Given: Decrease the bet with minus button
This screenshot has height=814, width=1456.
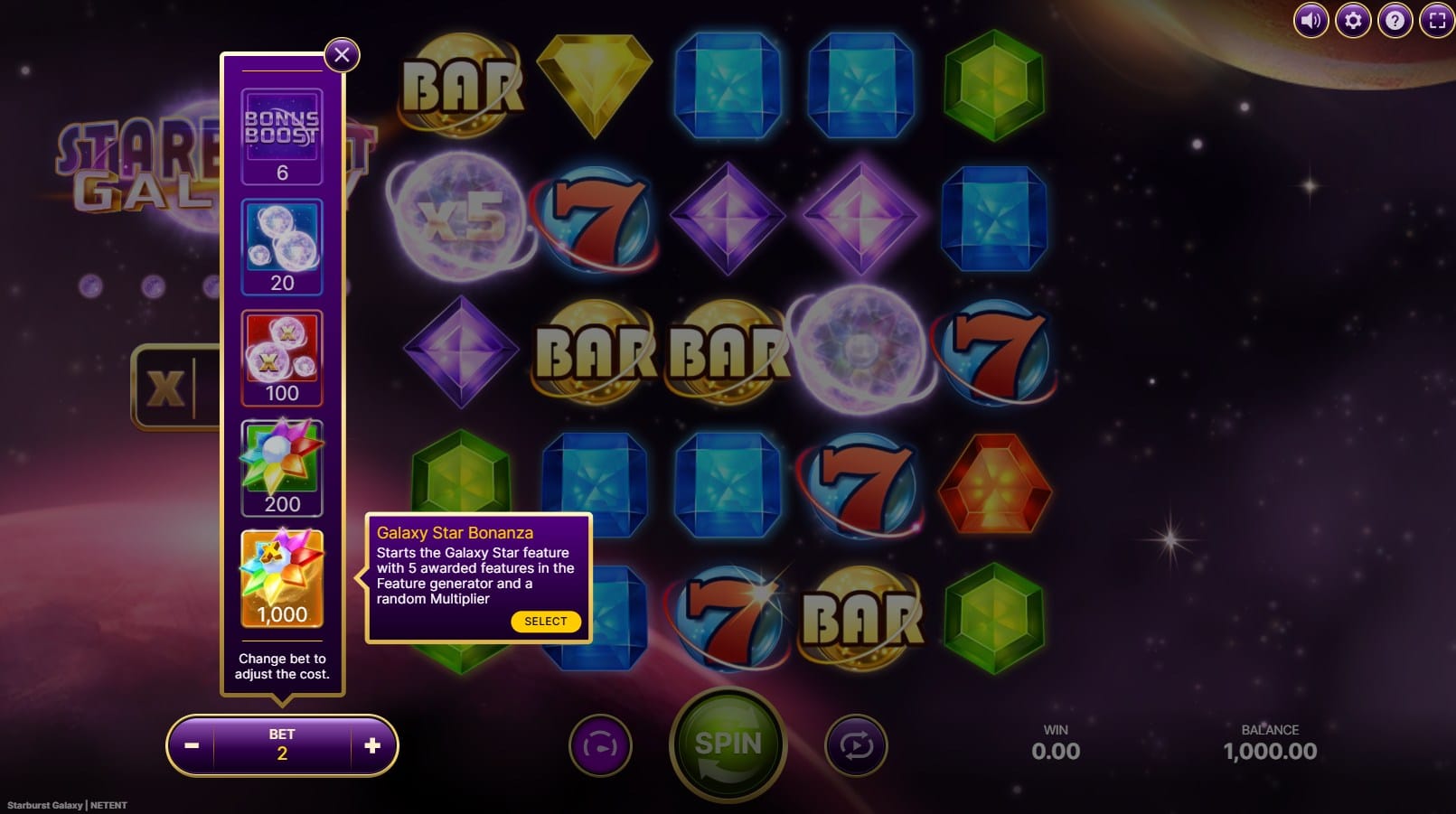Looking at the screenshot, I should click(192, 745).
